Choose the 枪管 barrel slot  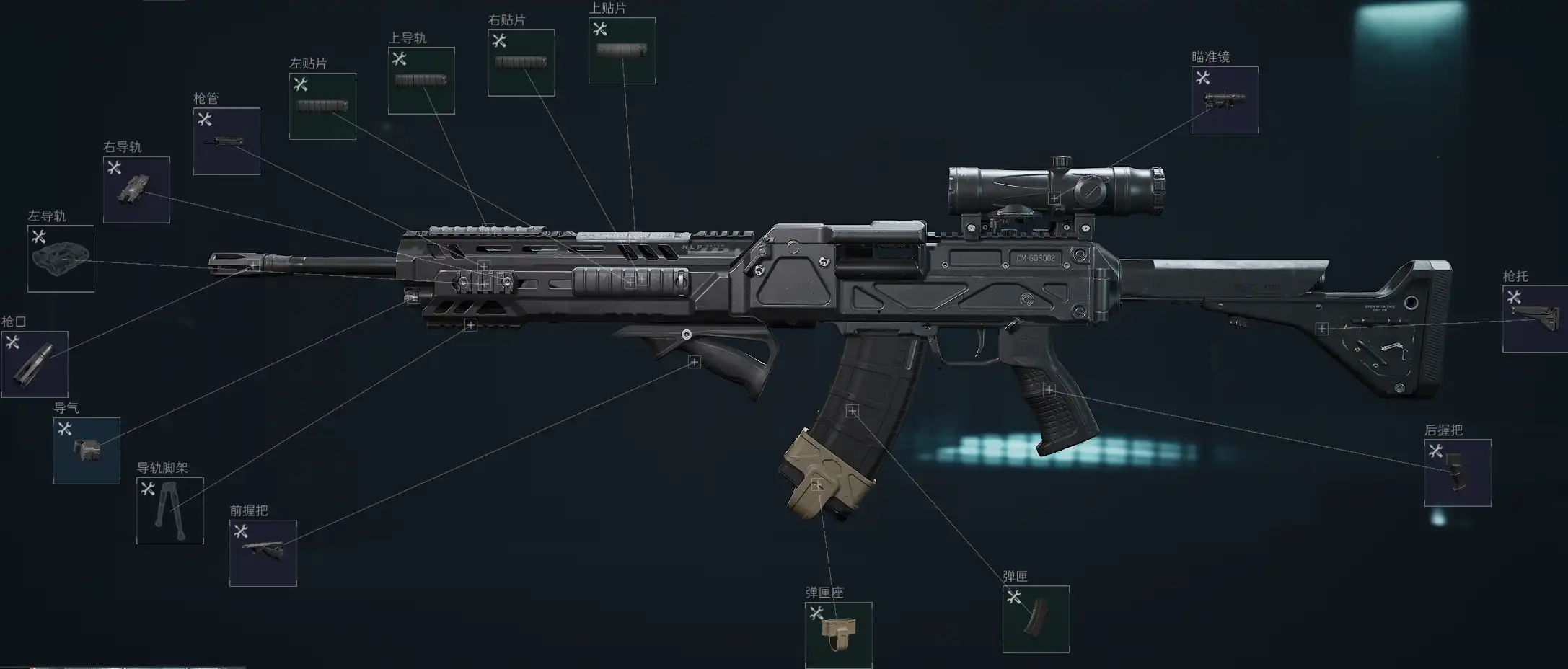click(226, 141)
